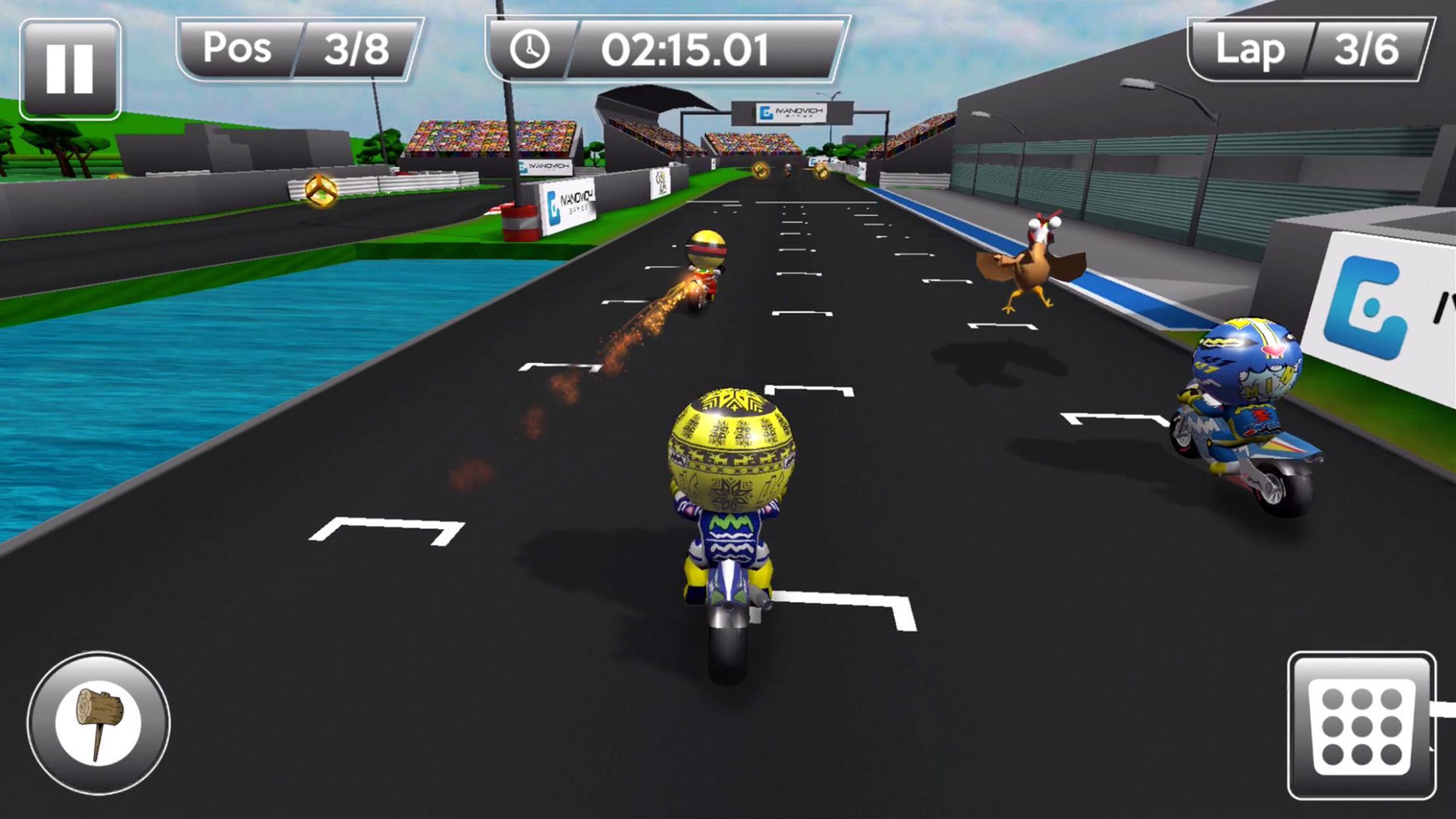The width and height of the screenshot is (1456, 819).
Task: Tap the IVANOVICH banner above the grandstand
Action: (791, 112)
